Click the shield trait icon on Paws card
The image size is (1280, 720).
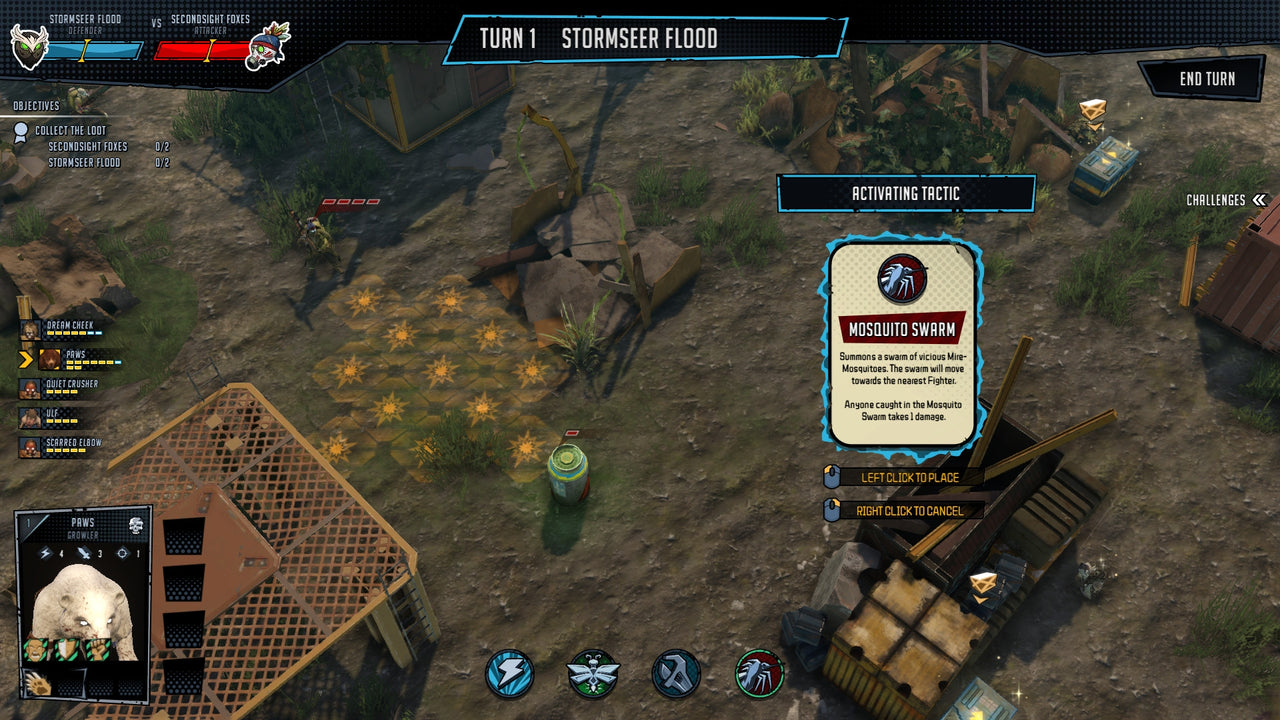click(x=67, y=649)
